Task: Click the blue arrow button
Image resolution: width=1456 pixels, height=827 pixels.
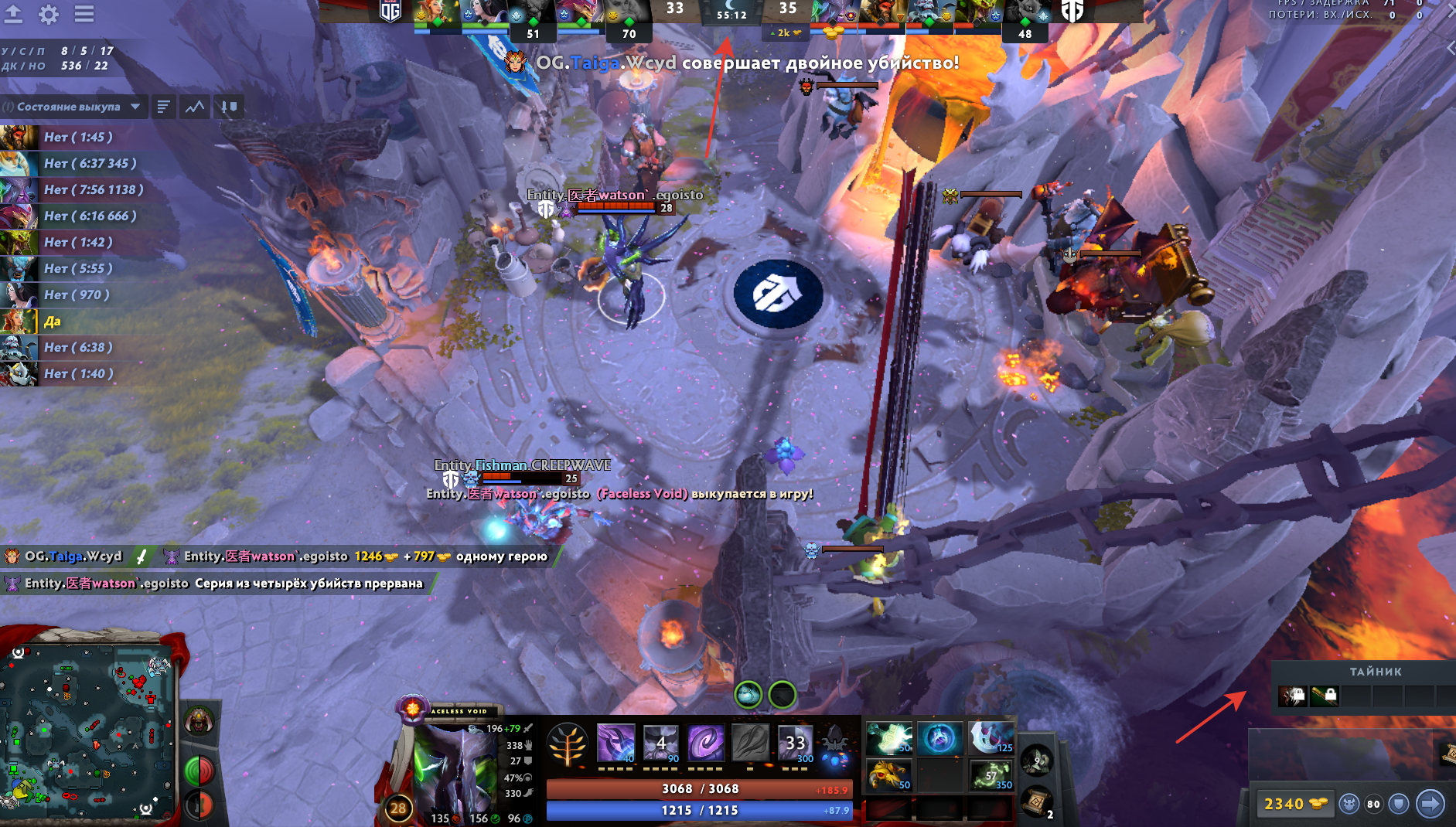Action: 1430,804
